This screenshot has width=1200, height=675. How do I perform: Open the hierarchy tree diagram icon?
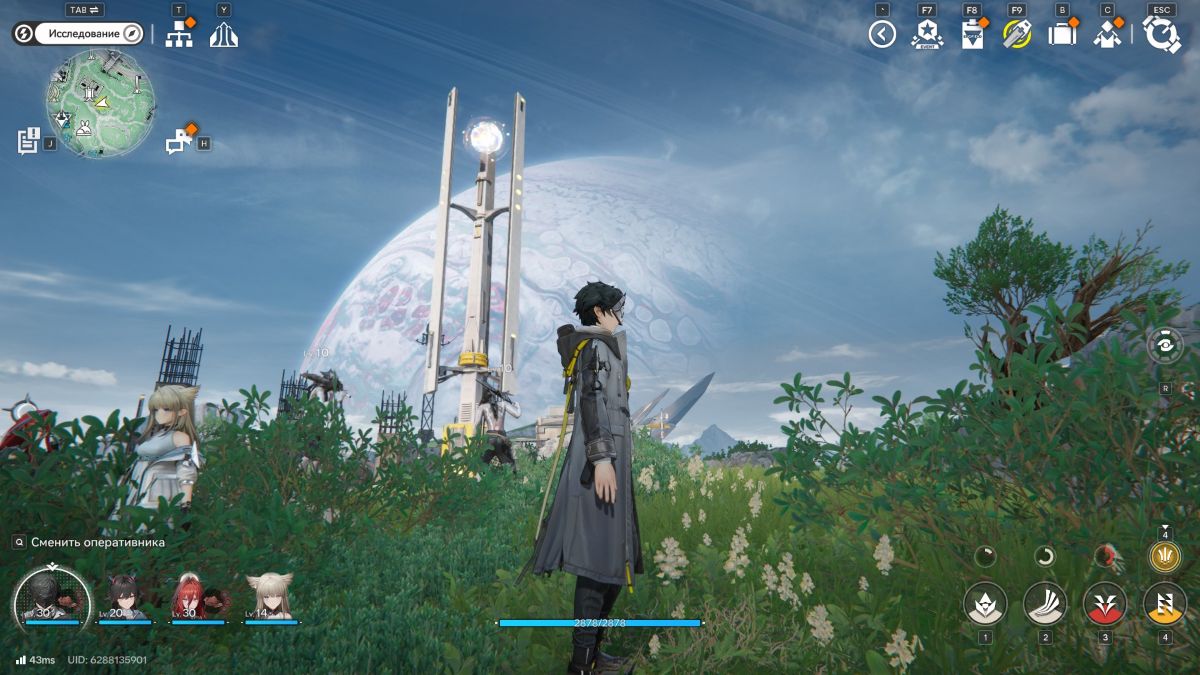point(179,34)
